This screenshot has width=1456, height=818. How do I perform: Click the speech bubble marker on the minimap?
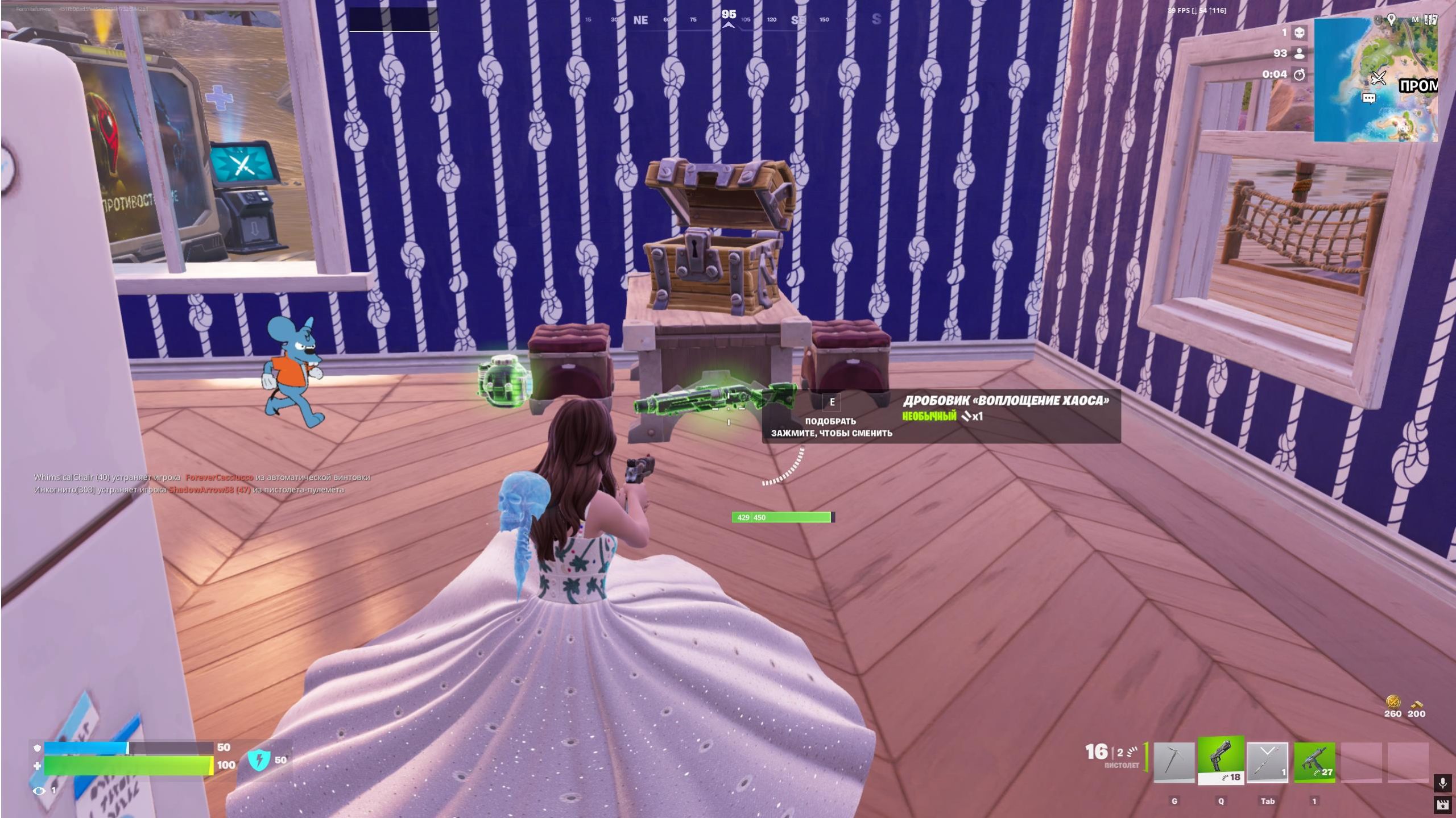click(x=1369, y=98)
